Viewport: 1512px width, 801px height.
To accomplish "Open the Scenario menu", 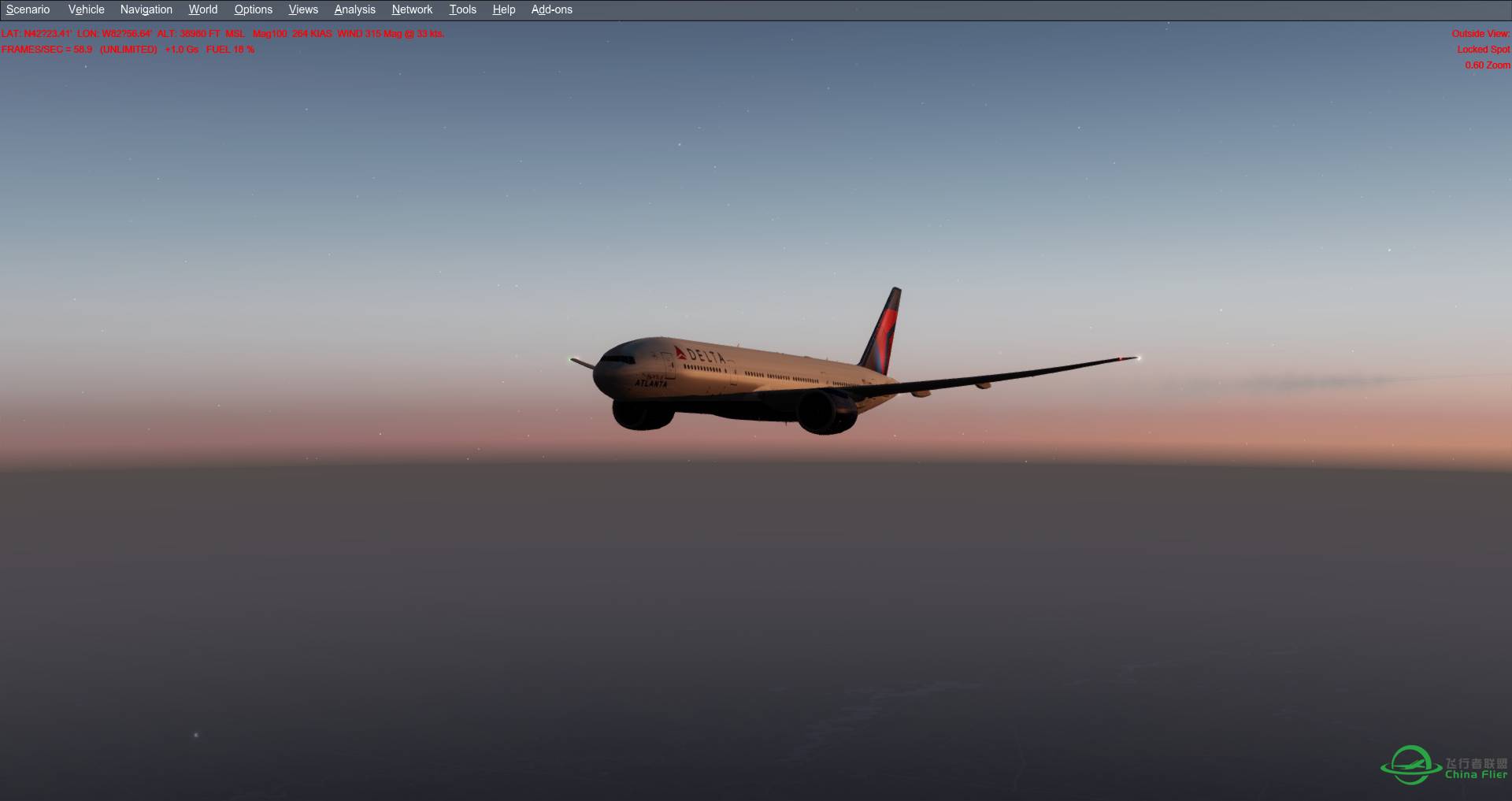I will 28,9.
